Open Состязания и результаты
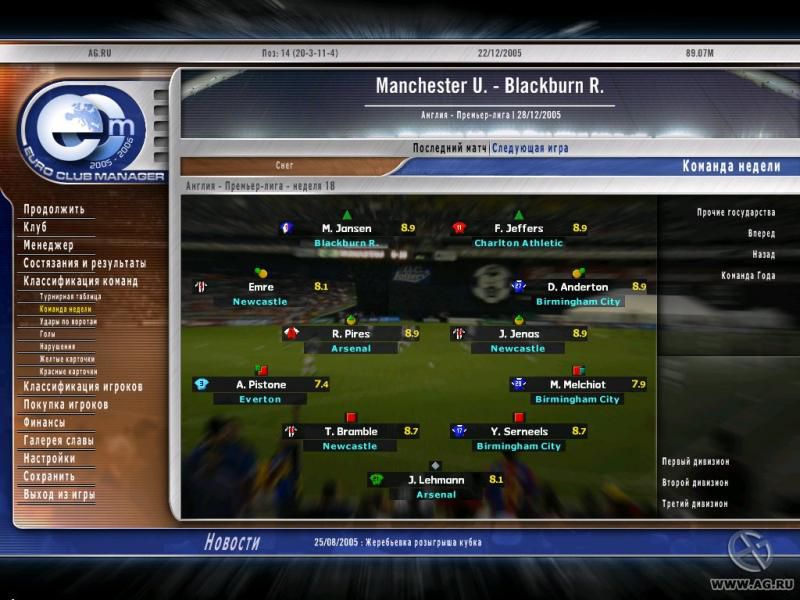800x600 pixels. (85, 264)
